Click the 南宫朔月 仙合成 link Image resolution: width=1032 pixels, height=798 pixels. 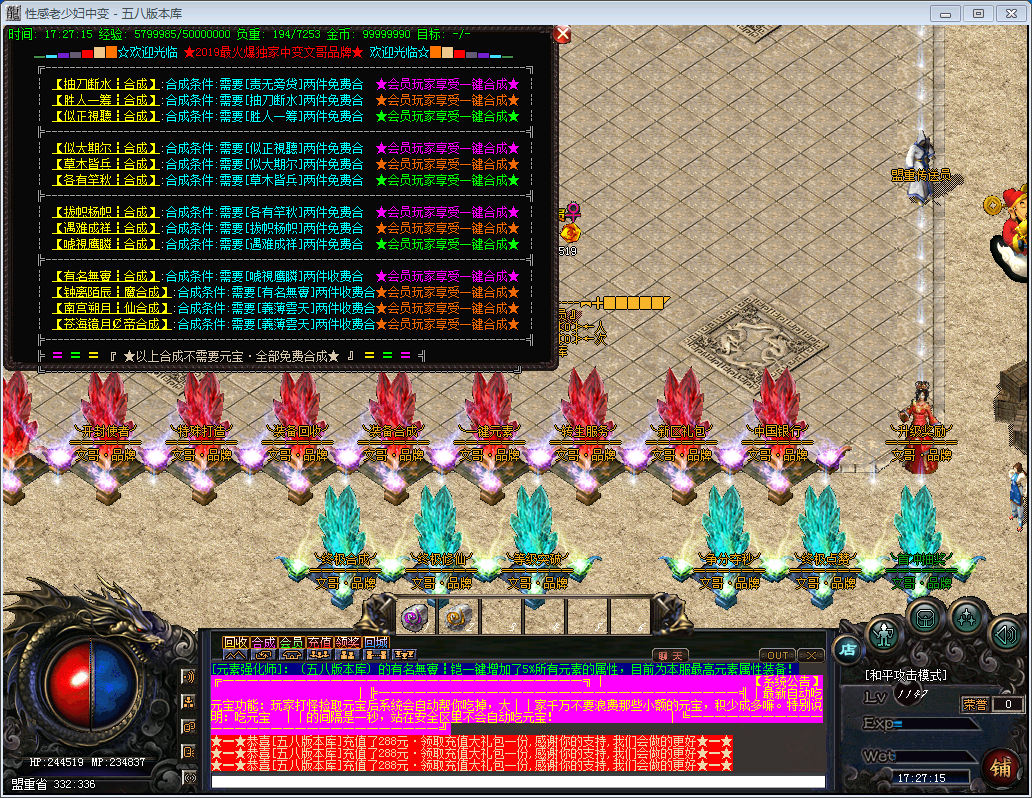[111, 308]
